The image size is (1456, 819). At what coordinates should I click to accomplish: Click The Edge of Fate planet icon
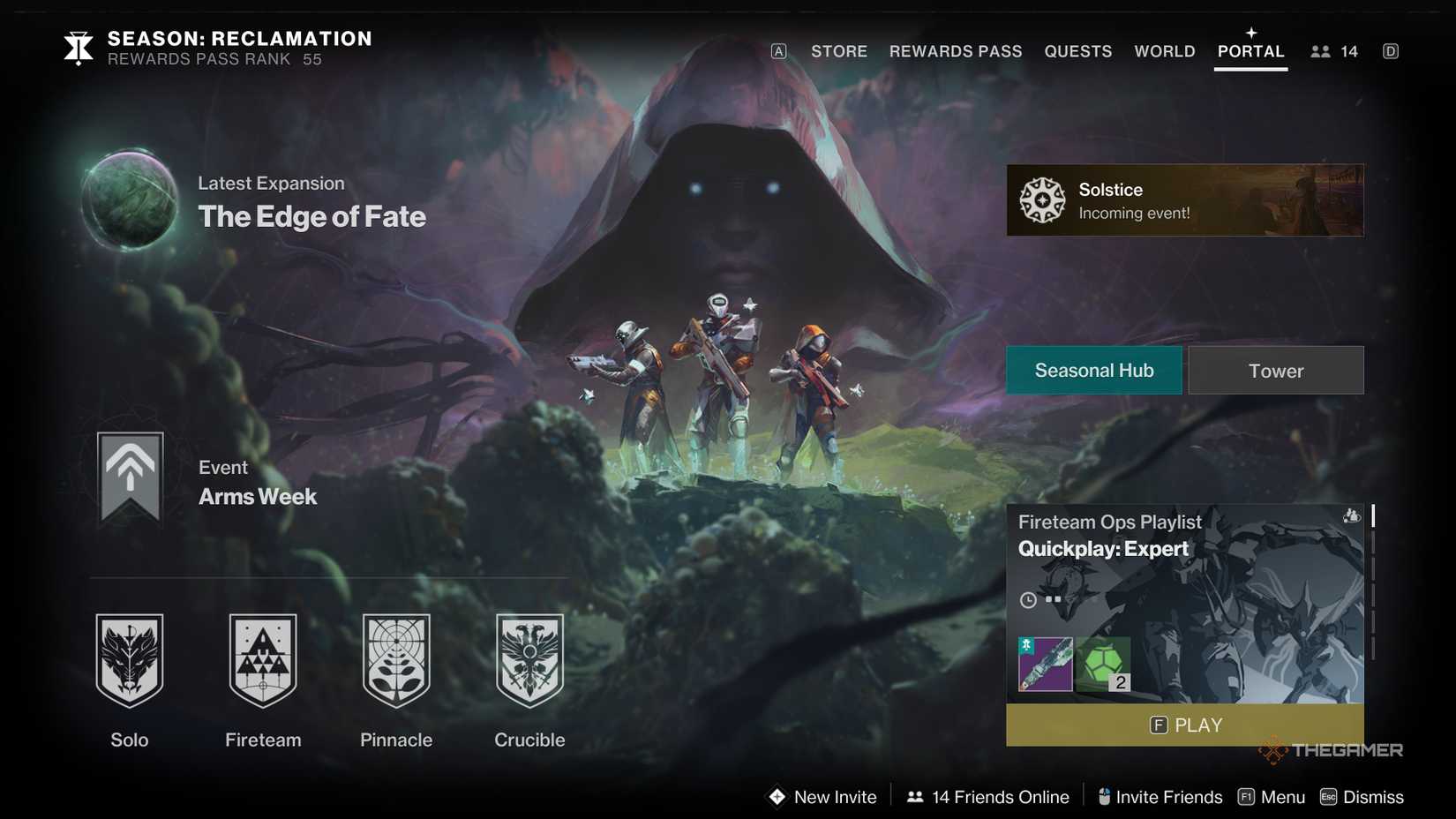tap(129, 200)
